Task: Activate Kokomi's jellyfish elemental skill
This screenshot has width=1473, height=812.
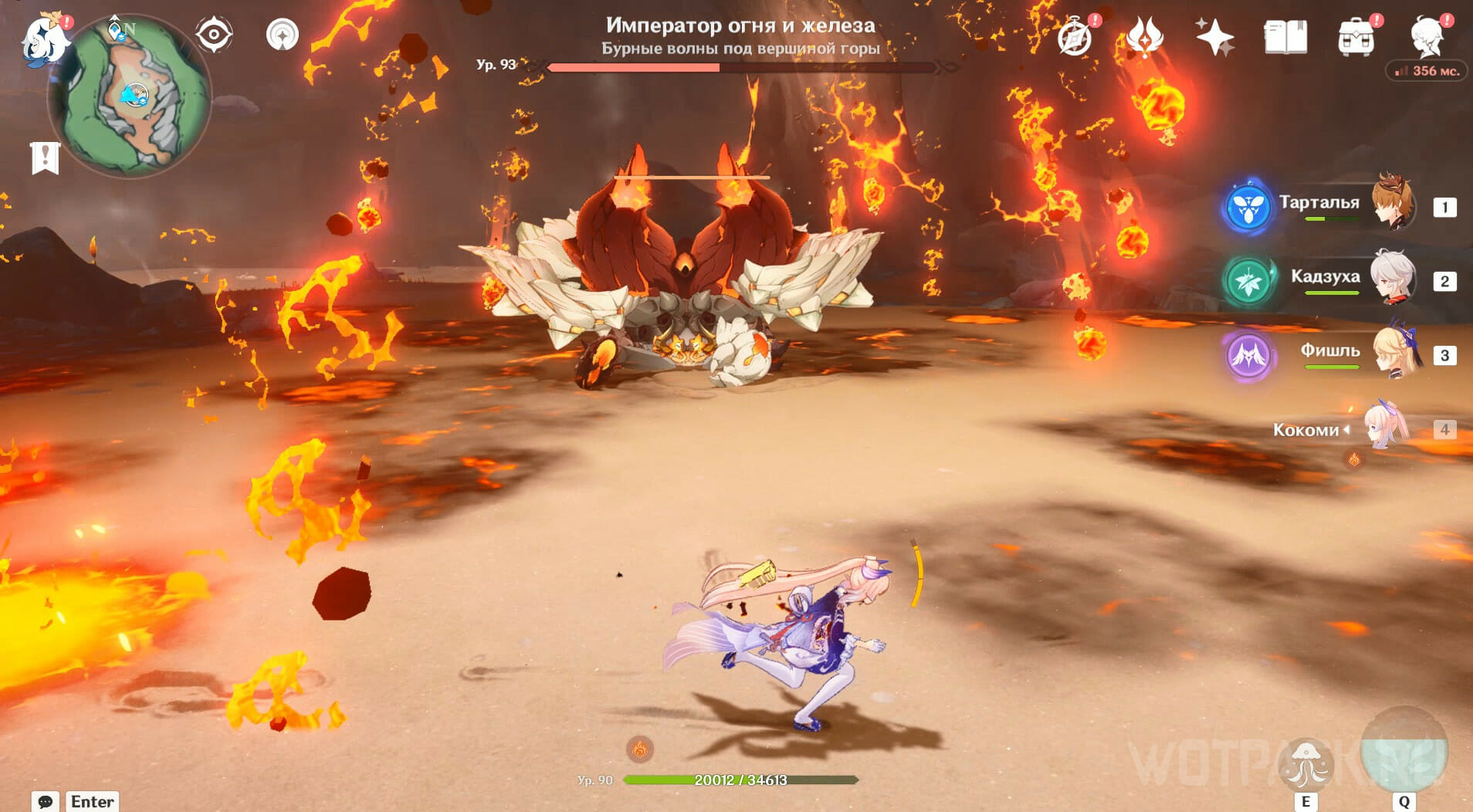Action: 1305,763
